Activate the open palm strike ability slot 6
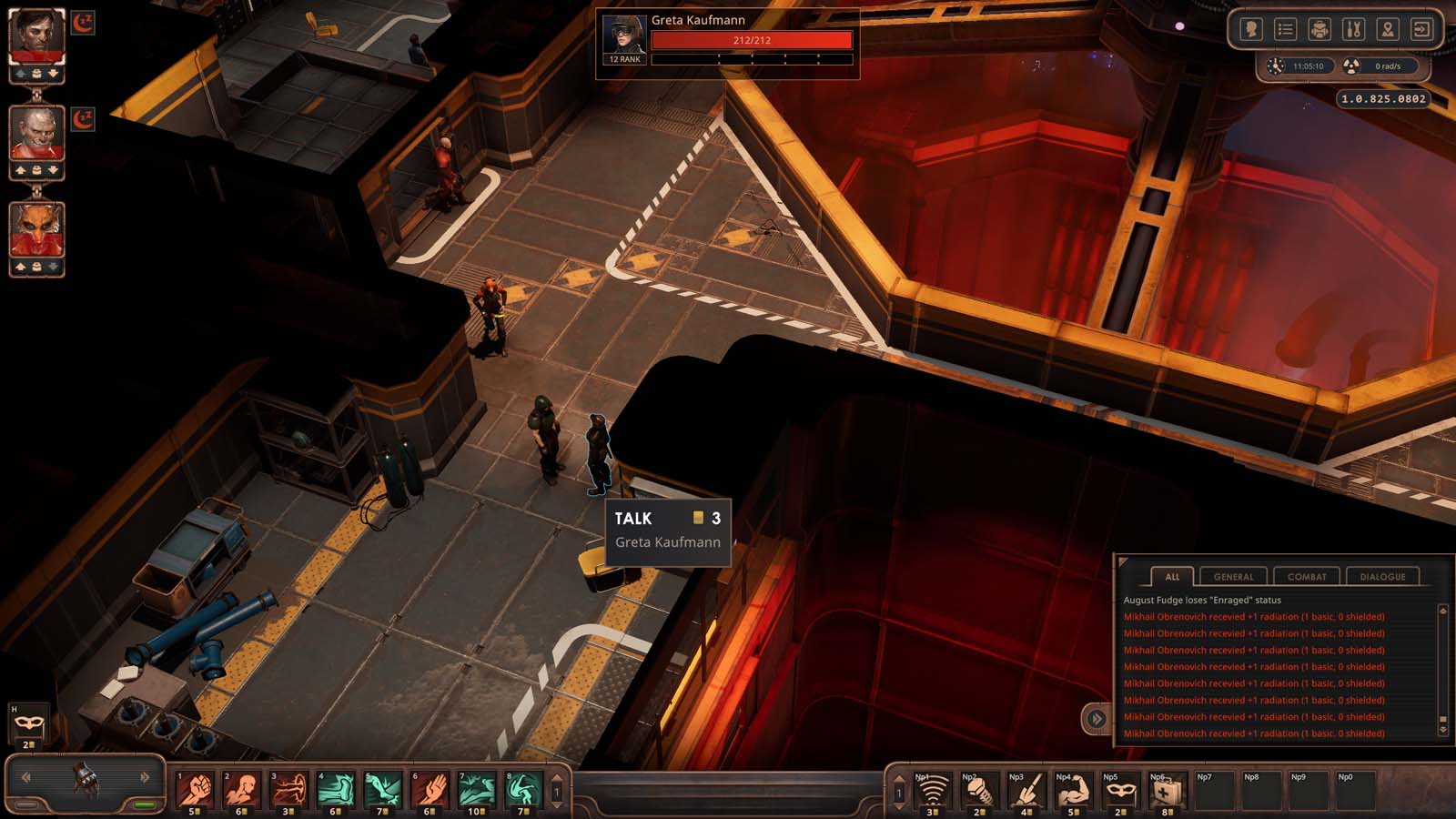Viewport: 1456px width, 819px height. click(430, 790)
